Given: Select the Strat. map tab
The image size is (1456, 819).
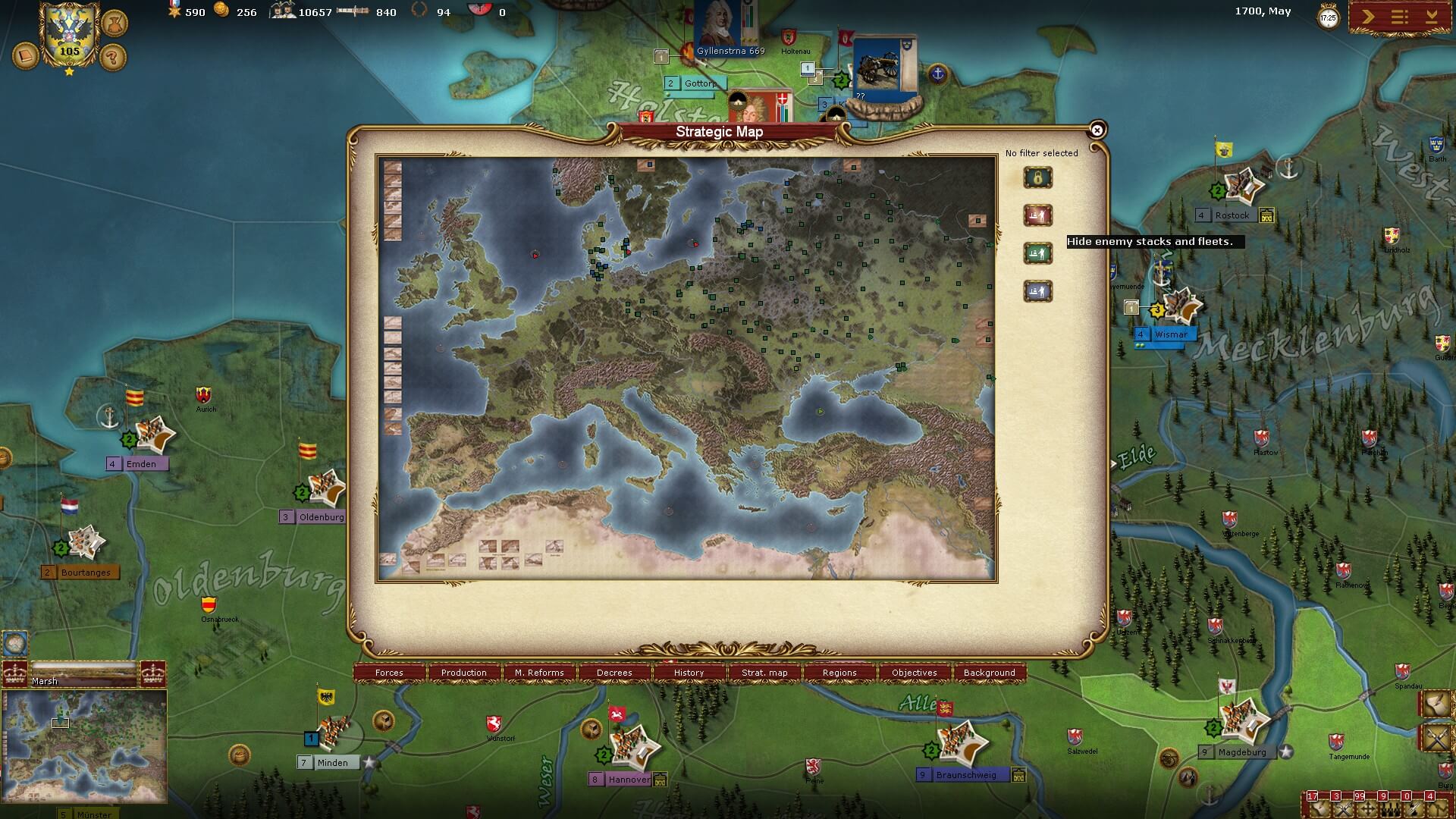Looking at the screenshot, I should click(x=764, y=673).
